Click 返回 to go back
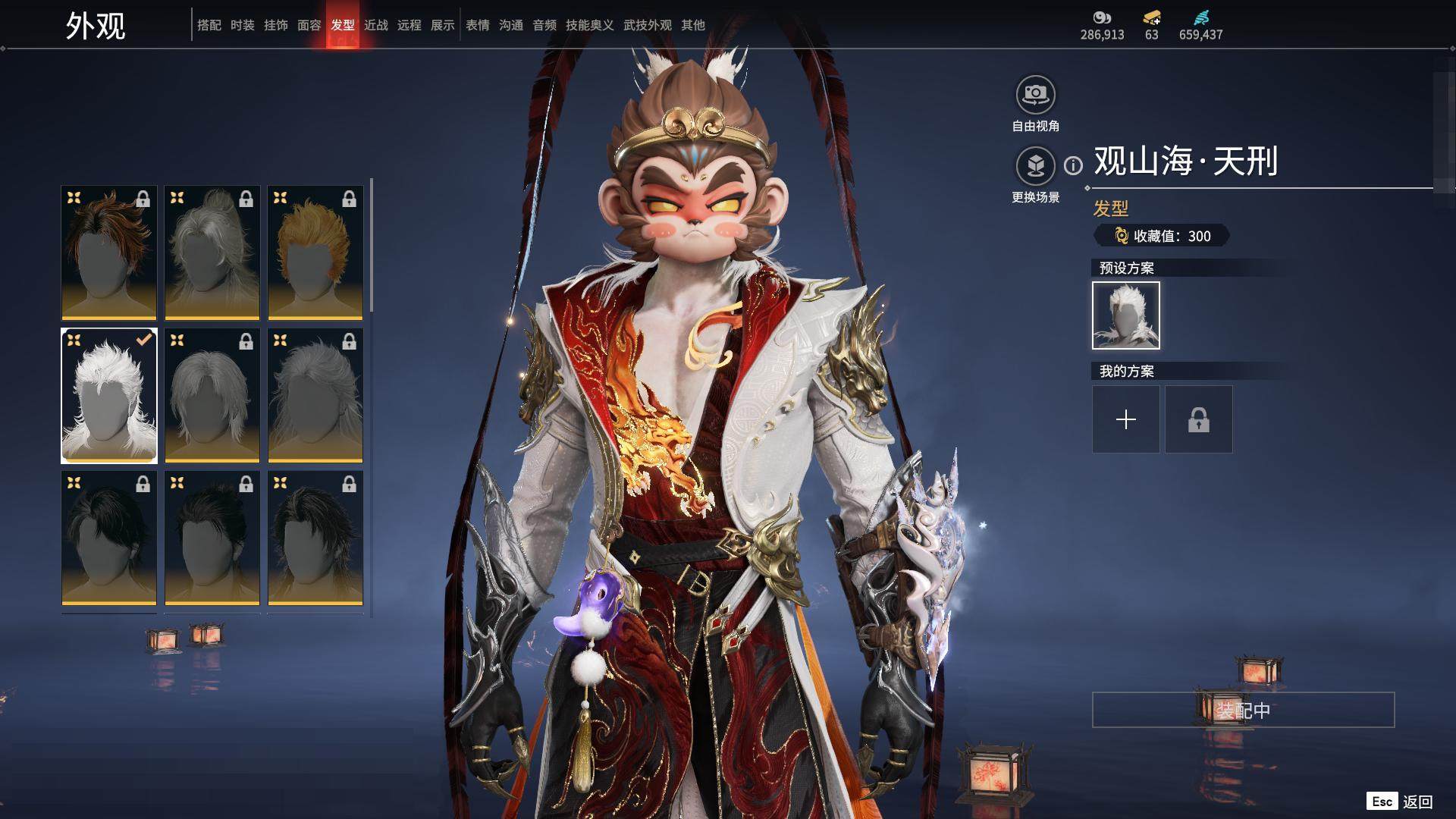 1417,802
